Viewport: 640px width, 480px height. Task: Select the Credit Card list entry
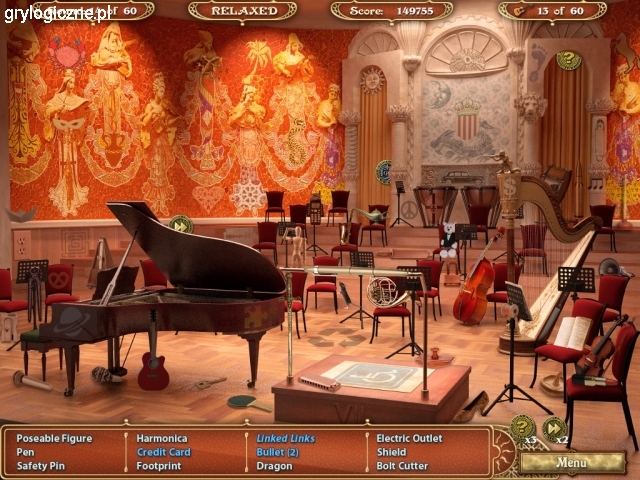pos(164,451)
